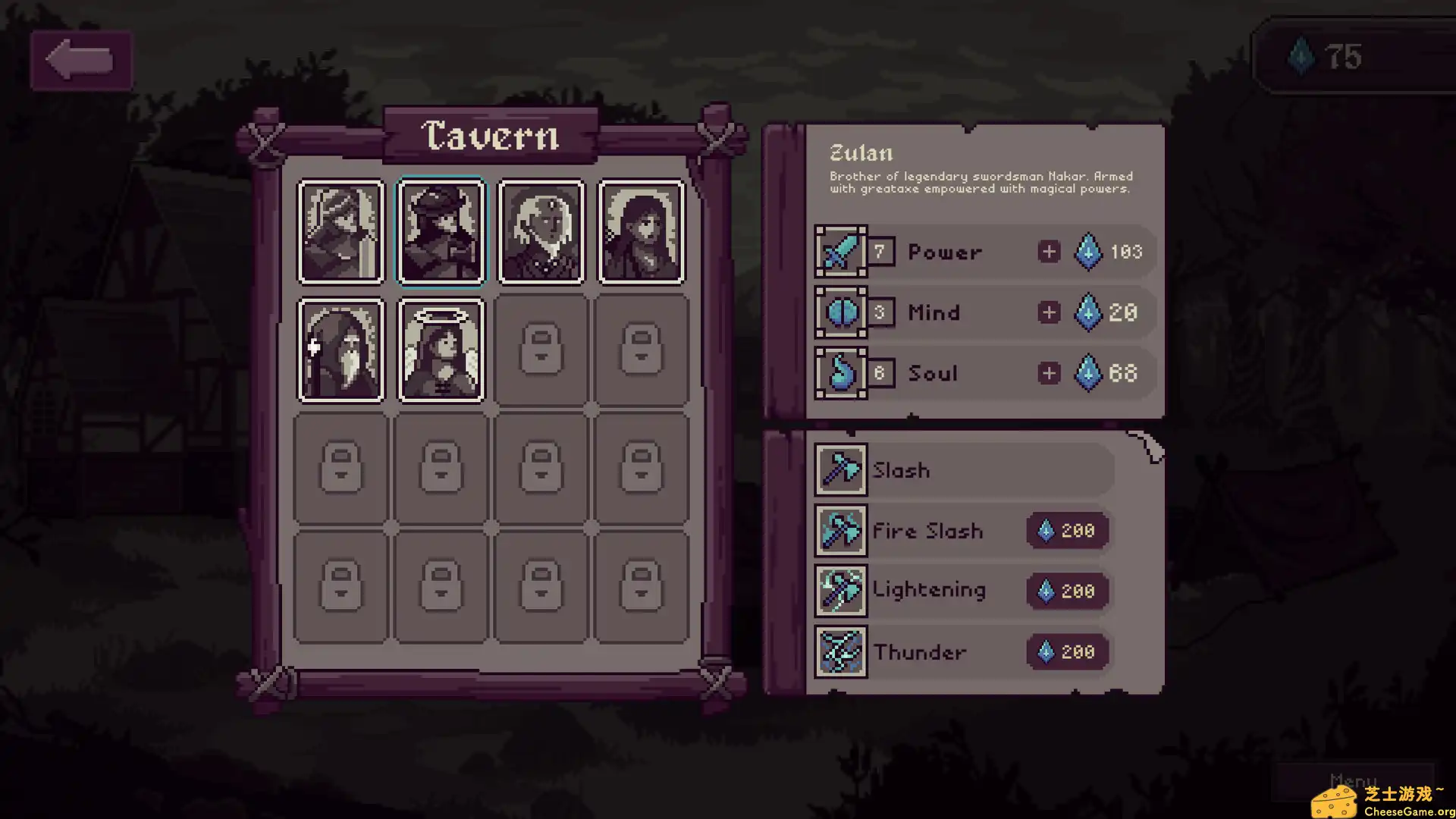The image size is (1456, 819).
Task: Unlock the Thunder skill for 200
Action: pos(1068,652)
